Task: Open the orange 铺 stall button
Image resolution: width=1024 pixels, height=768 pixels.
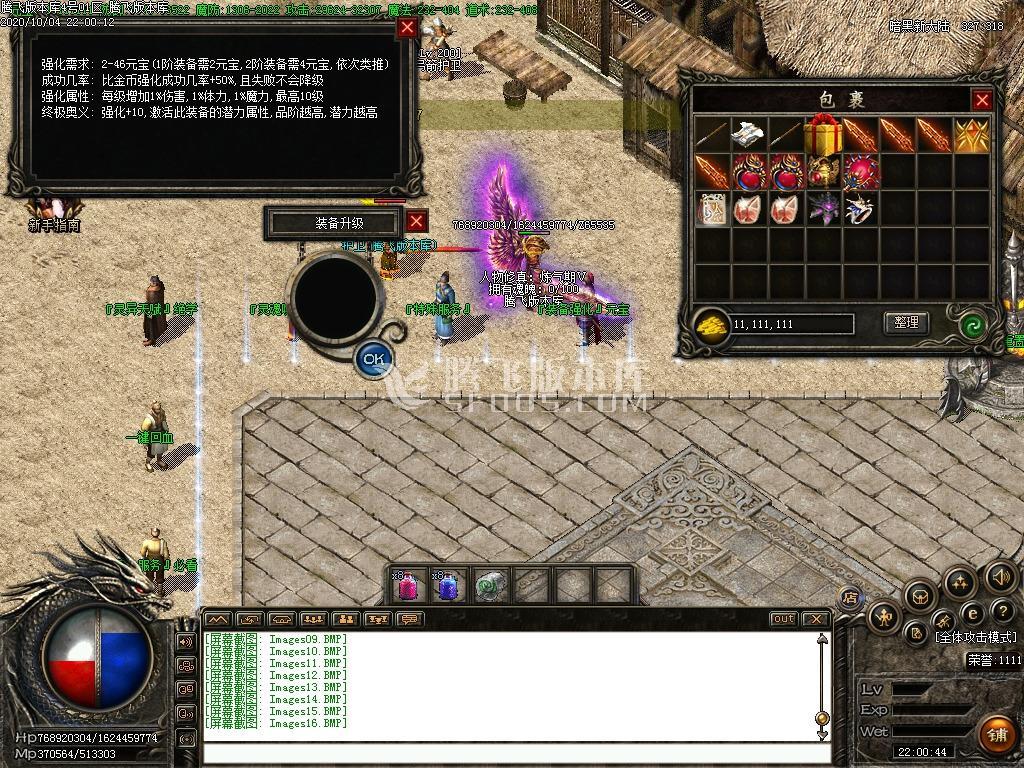Action: pos(996,733)
